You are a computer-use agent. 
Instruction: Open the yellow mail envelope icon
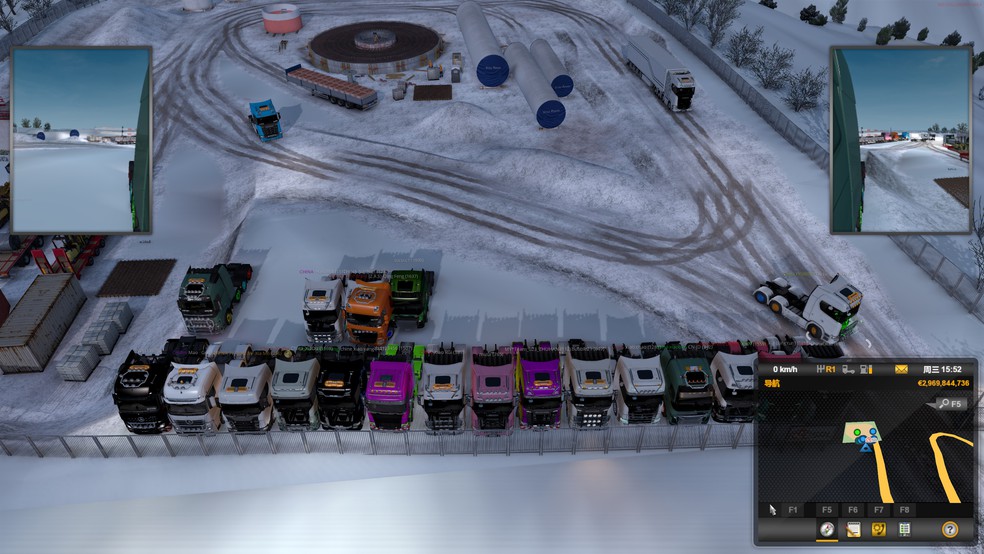point(901,369)
